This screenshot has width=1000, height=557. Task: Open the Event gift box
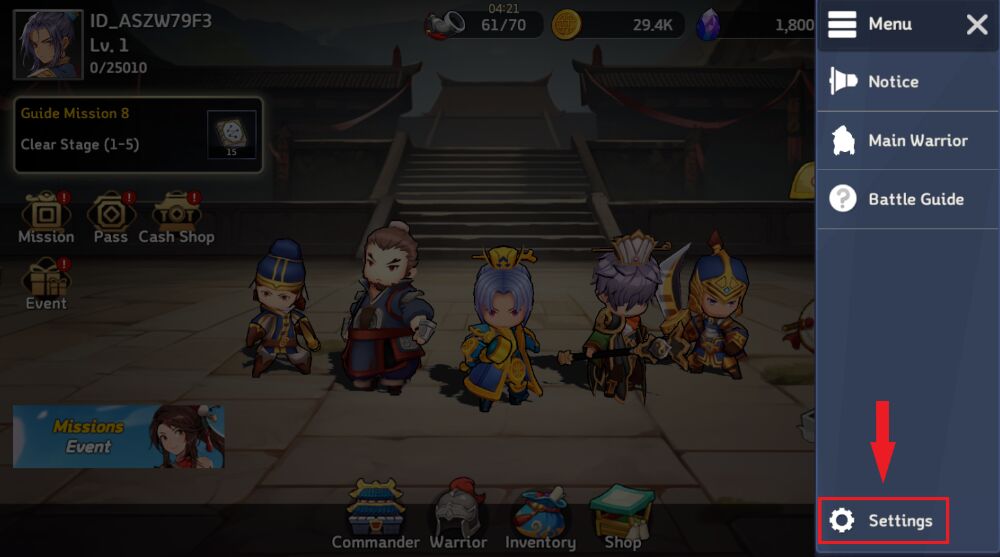pos(46,284)
